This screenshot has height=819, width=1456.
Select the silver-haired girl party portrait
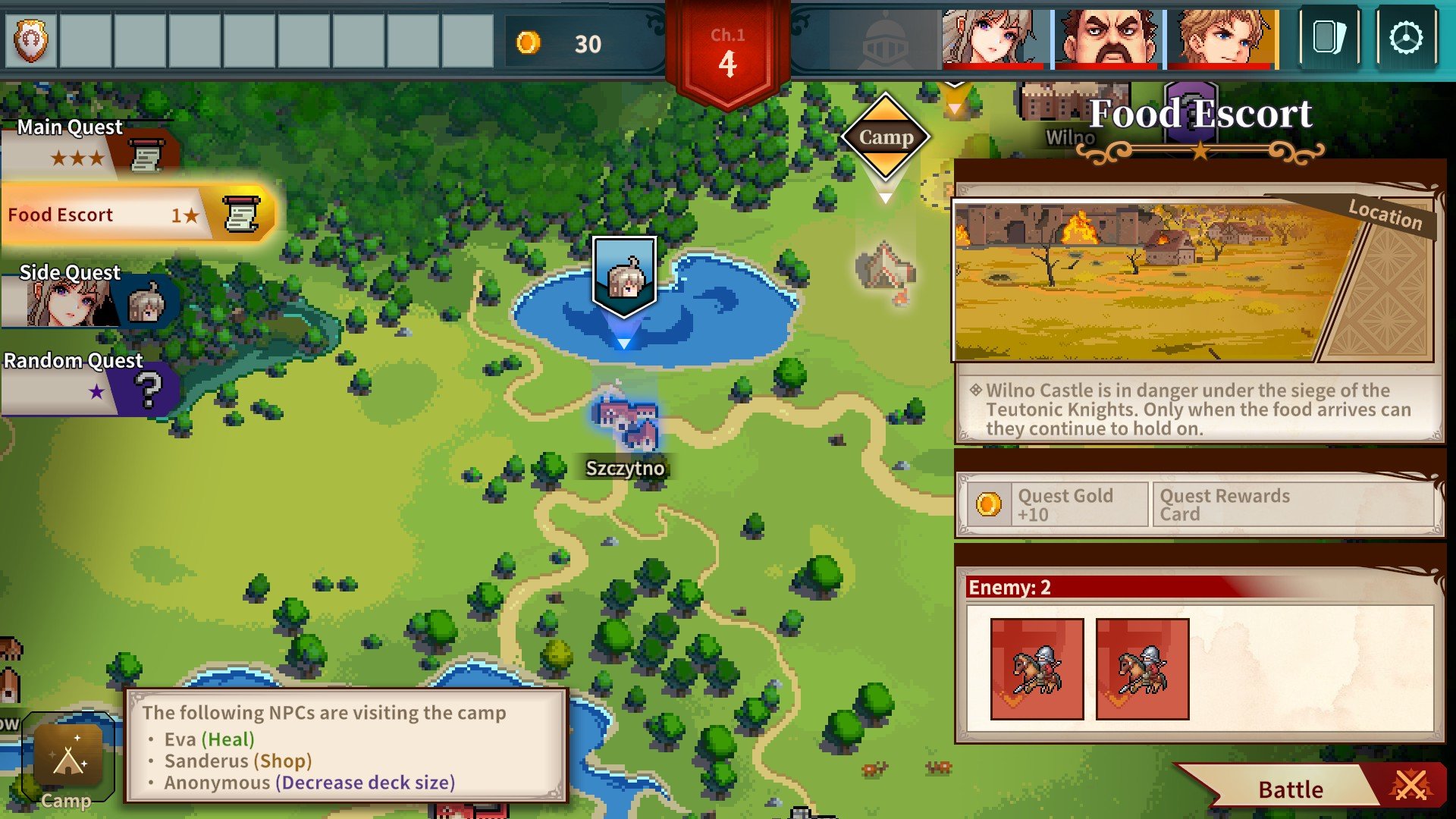[x=993, y=38]
